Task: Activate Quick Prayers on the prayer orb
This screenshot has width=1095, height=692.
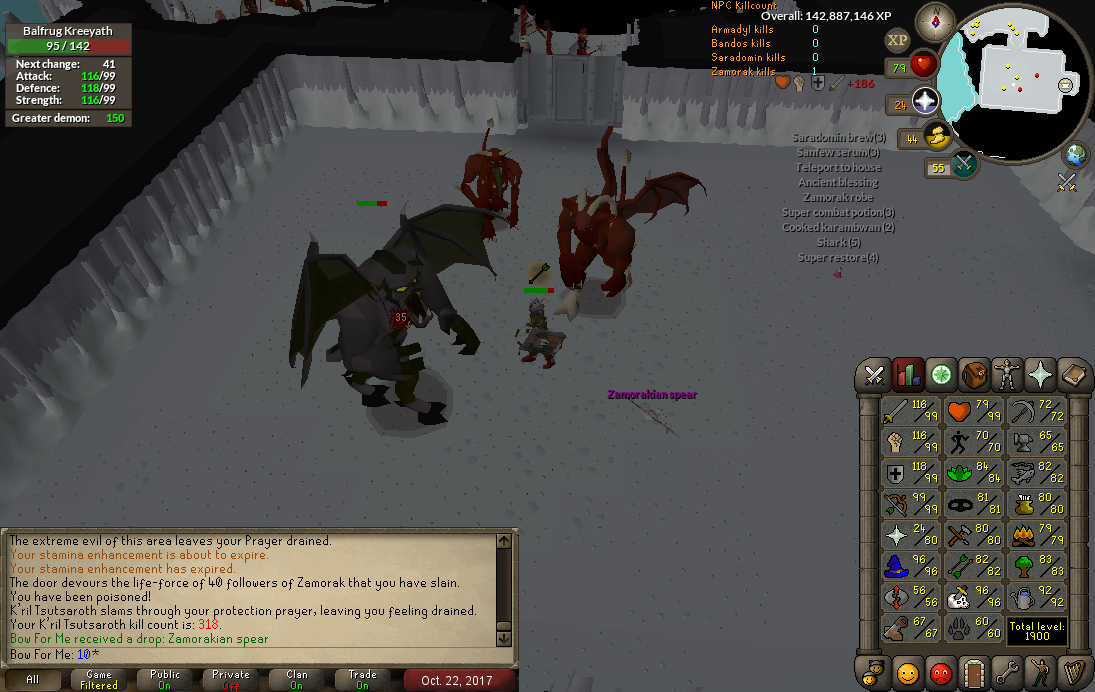Action: (x=924, y=102)
